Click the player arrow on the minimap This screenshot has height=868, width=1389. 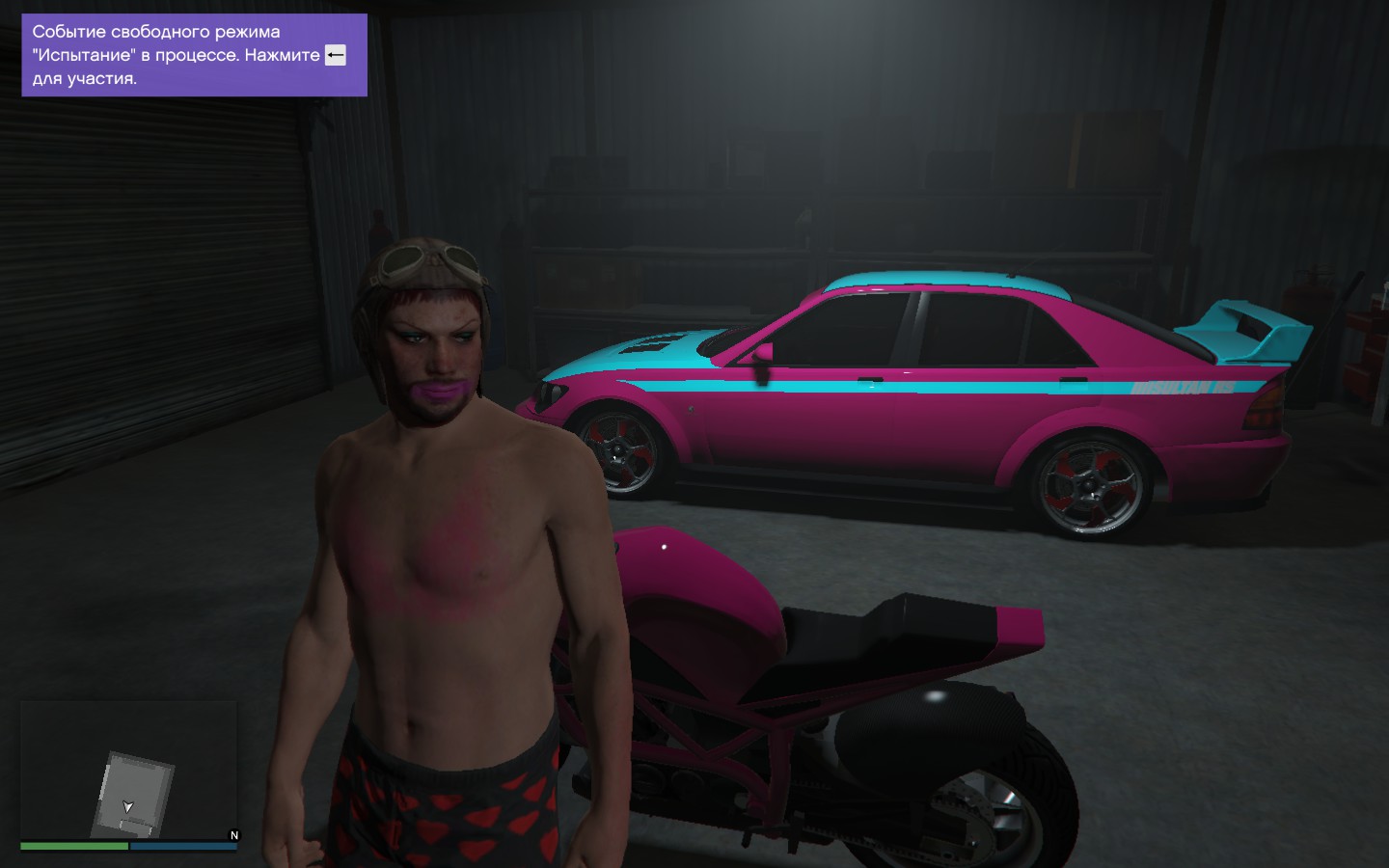click(x=126, y=806)
